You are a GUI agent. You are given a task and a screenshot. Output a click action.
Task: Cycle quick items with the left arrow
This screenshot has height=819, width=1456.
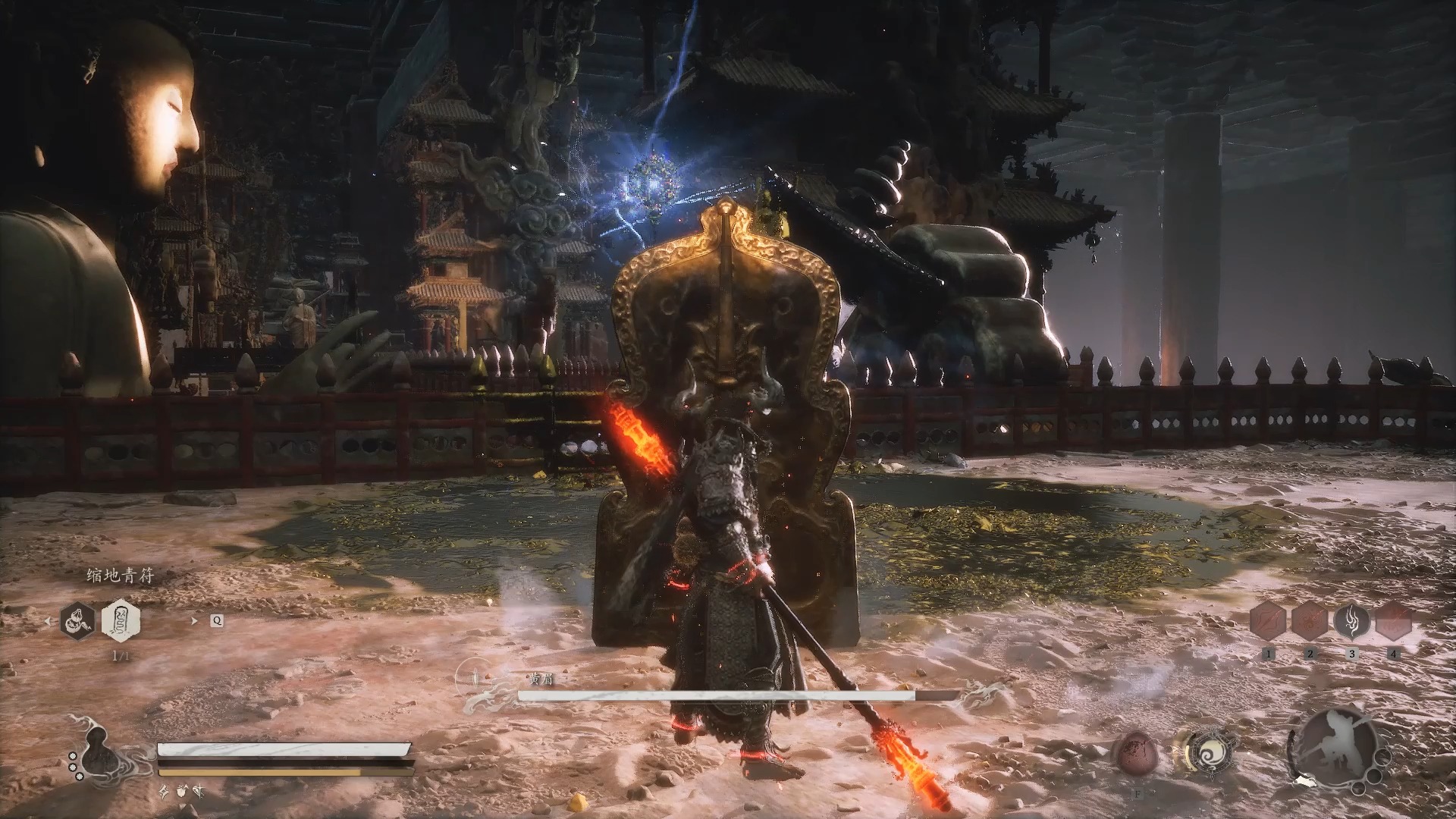pos(49,620)
